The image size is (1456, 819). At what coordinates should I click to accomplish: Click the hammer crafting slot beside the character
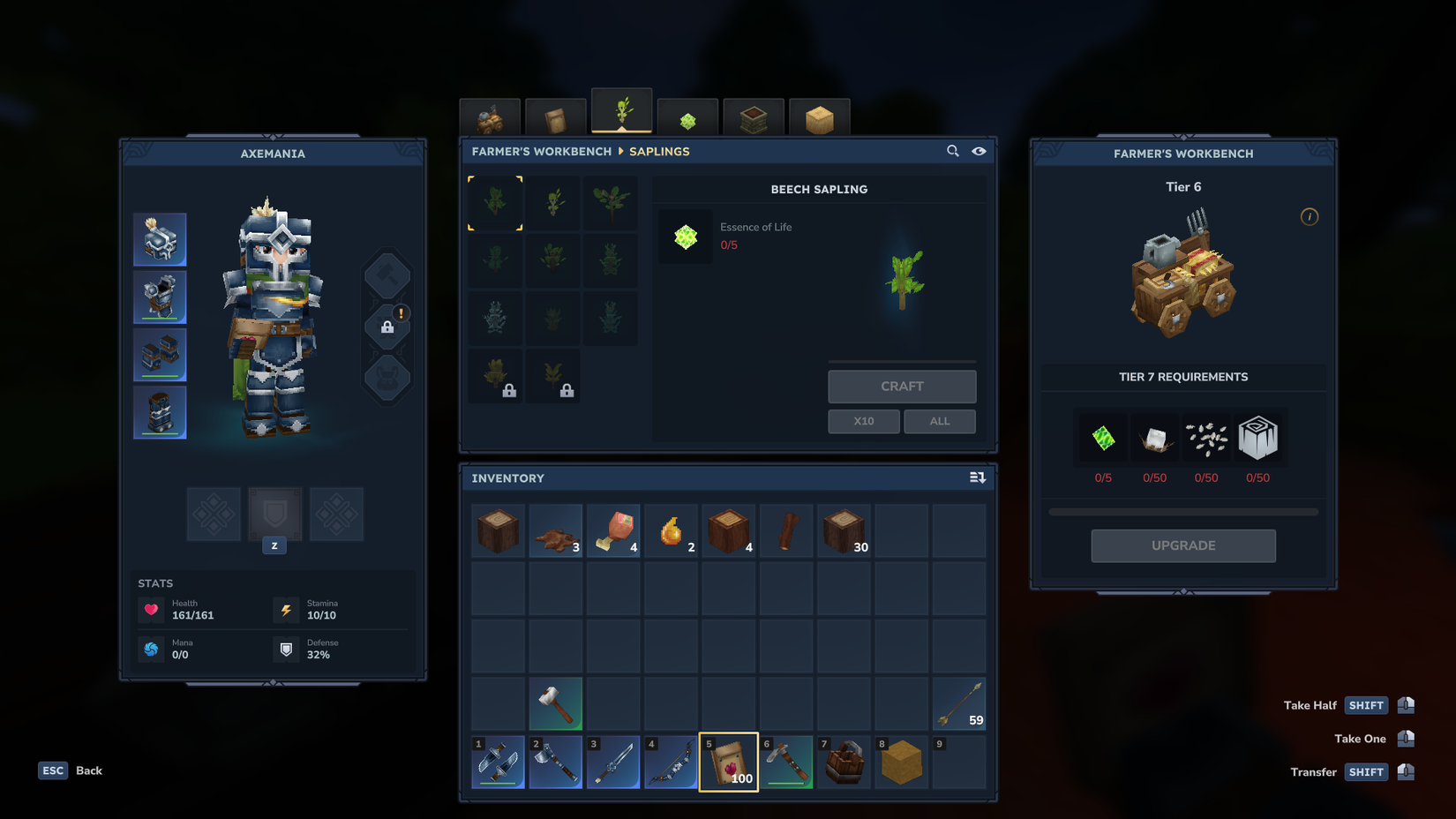(x=387, y=274)
